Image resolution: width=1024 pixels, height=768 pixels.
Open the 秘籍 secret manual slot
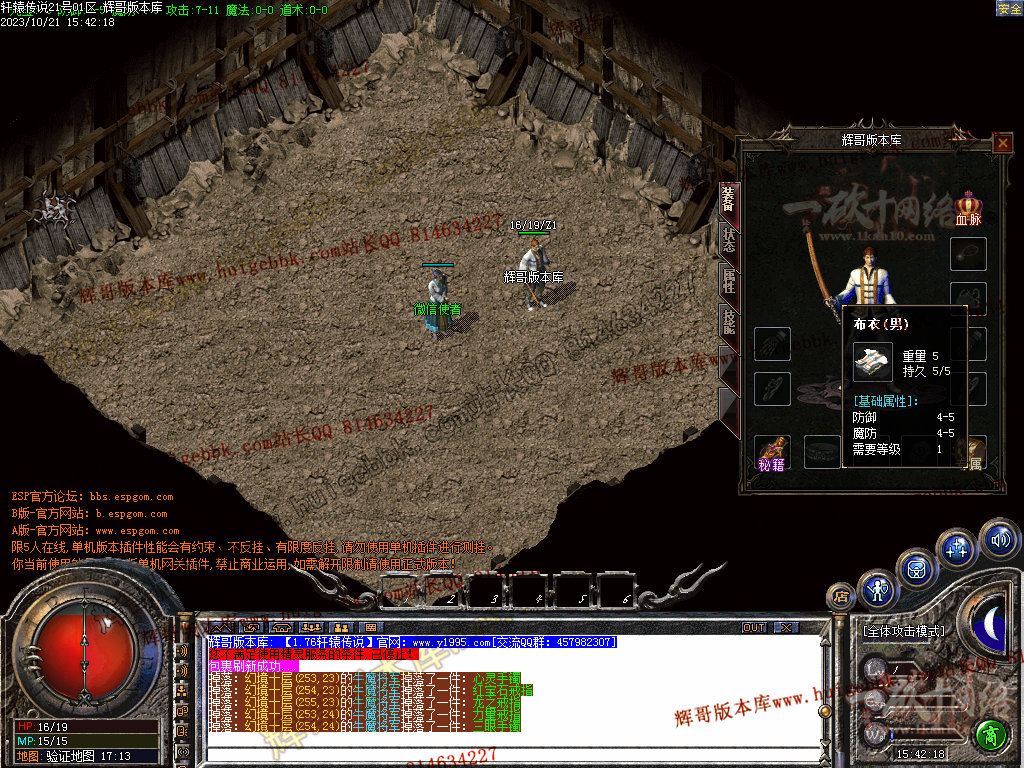tap(771, 452)
